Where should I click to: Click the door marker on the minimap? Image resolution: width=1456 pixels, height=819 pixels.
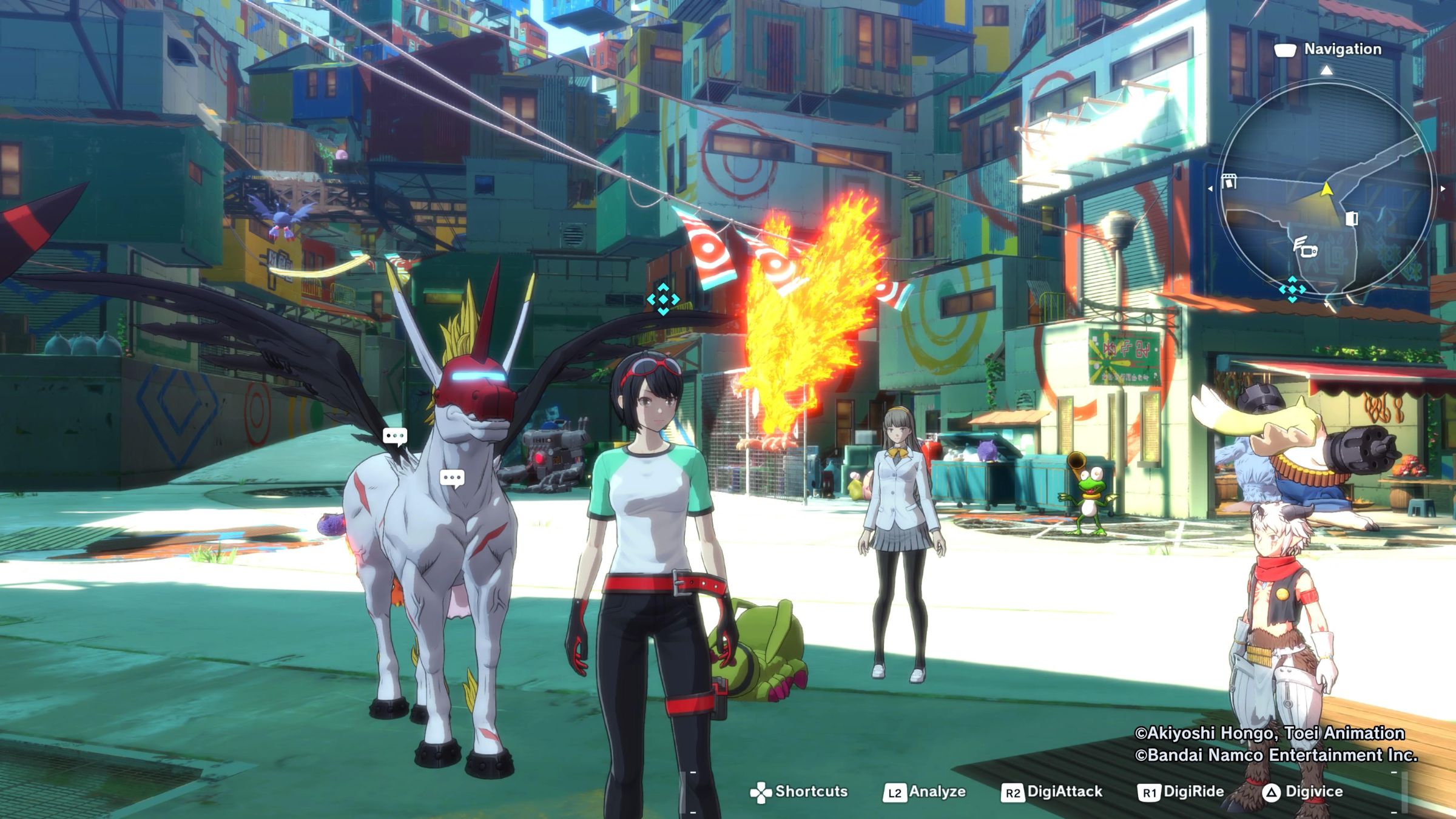pos(1352,218)
